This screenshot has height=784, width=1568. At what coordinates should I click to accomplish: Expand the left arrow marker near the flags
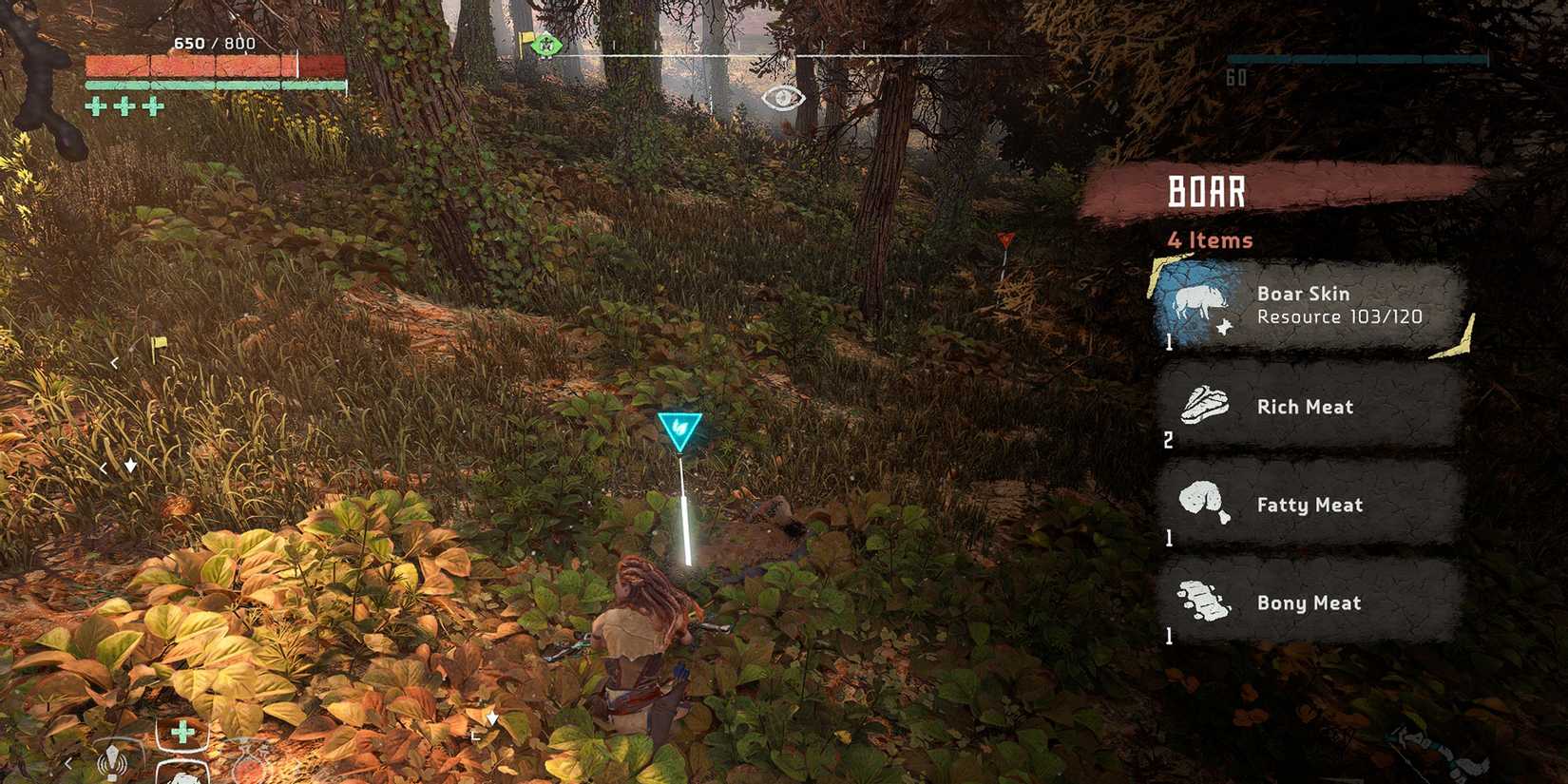(113, 363)
